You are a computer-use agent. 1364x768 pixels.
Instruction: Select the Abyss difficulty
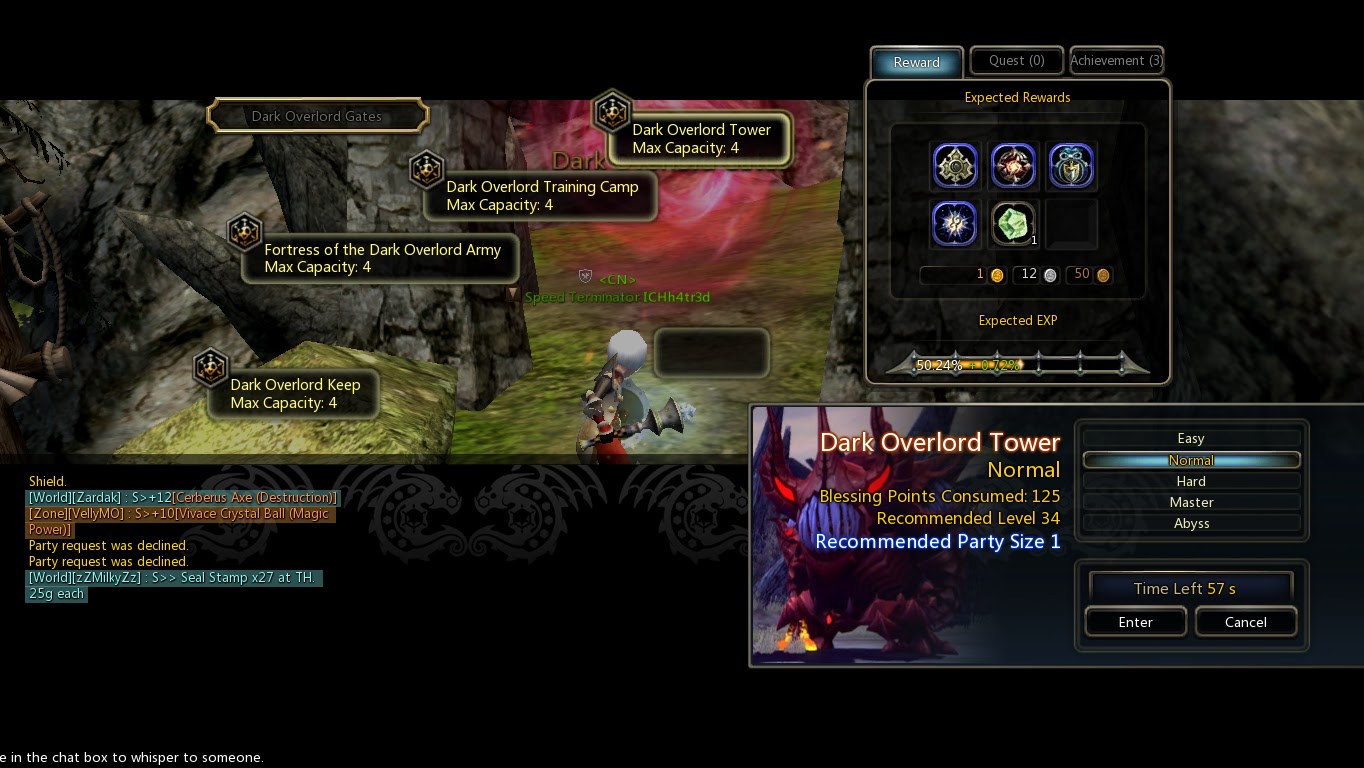1190,522
